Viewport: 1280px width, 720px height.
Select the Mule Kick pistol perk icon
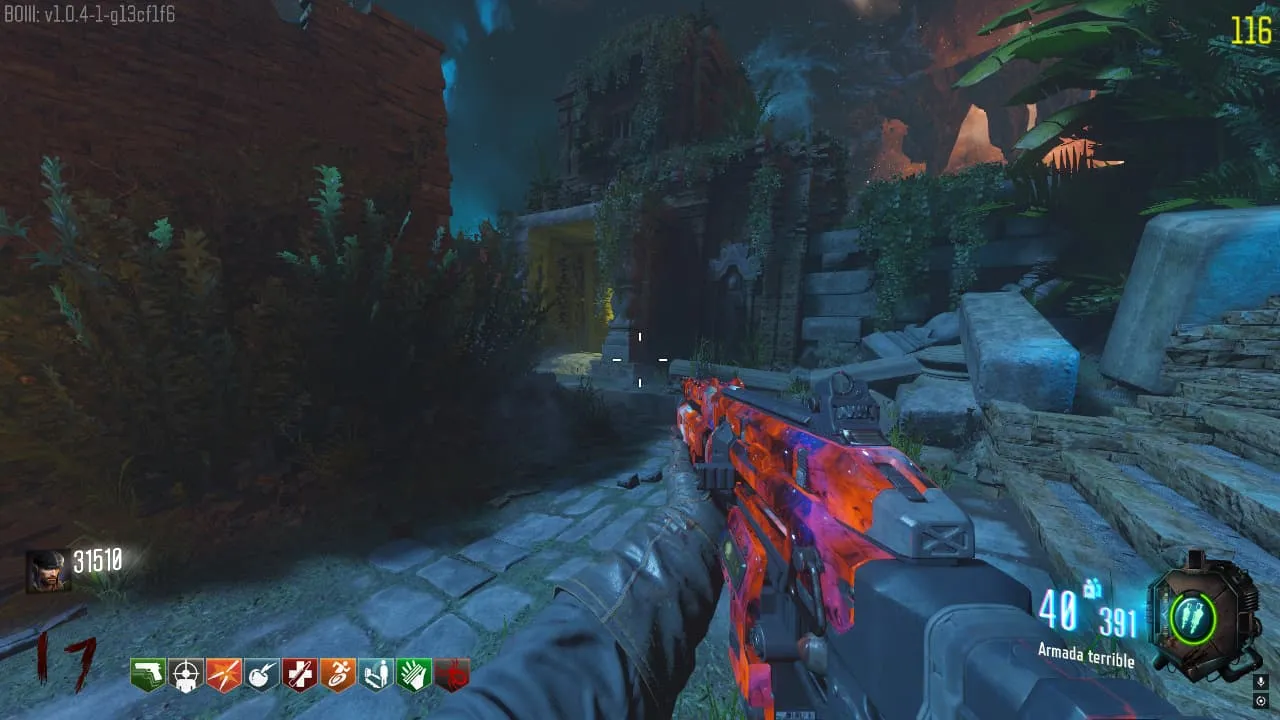pyautogui.click(x=148, y=676)
